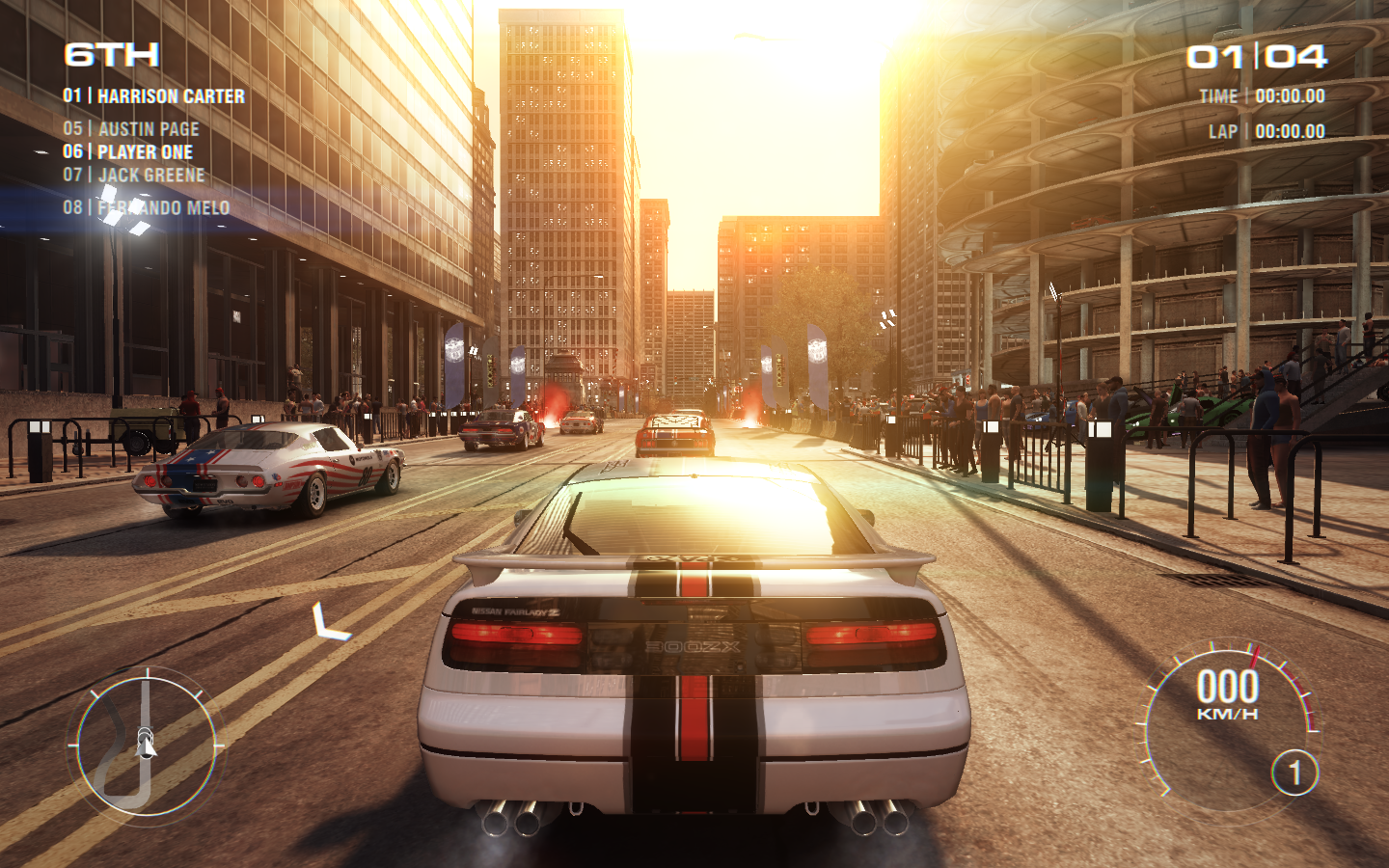This screenshot has height=868, width=1389.
Task: Choose Austin Page in the standings
Action: pyautogui.click(x=132, y=129)
